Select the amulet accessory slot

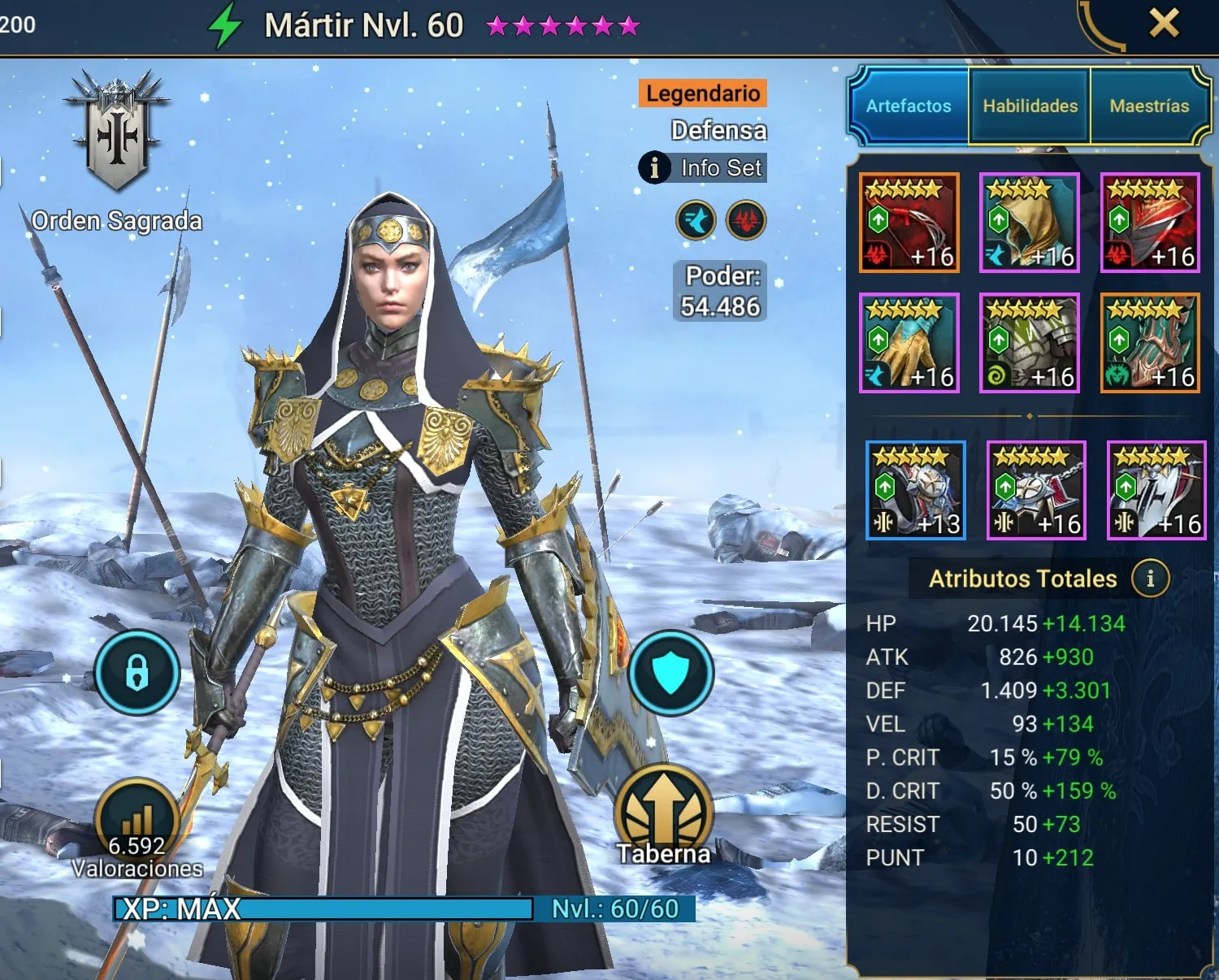tap(1036, 490)
